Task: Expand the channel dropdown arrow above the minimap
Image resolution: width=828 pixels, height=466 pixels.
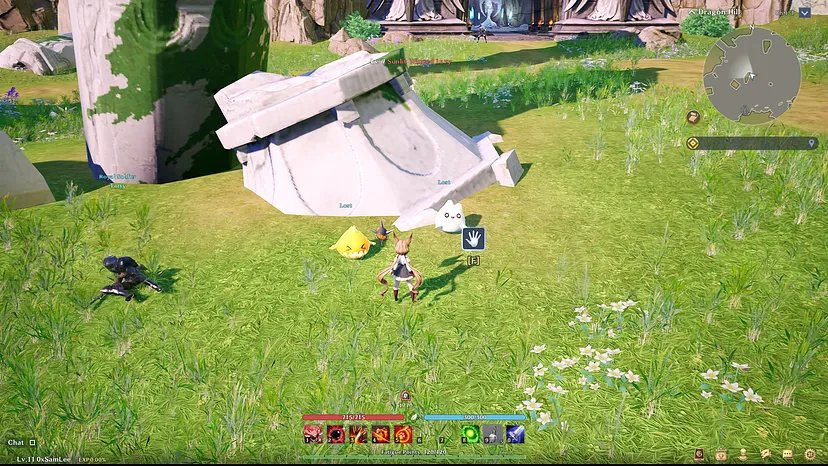Action: [805, 13]
